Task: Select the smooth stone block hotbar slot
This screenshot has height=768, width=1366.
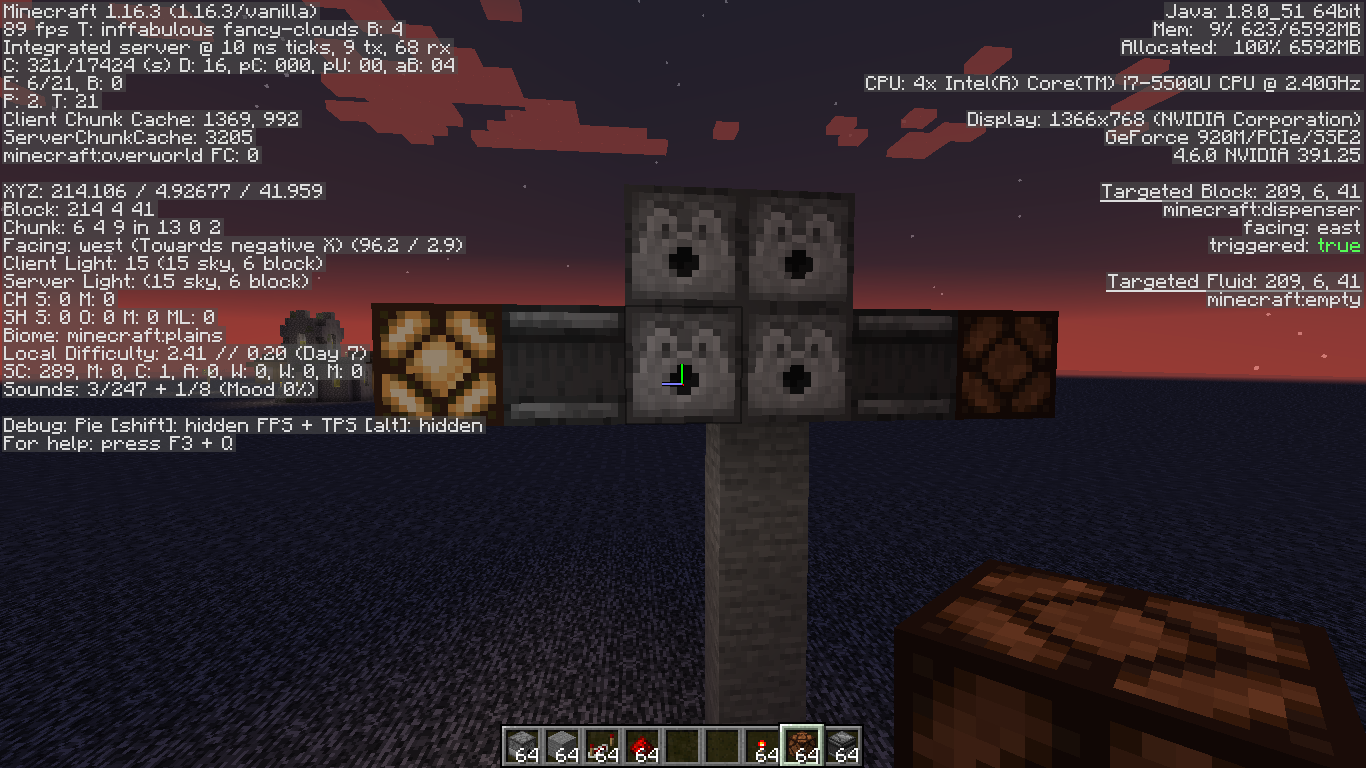Action: point(561,746)
